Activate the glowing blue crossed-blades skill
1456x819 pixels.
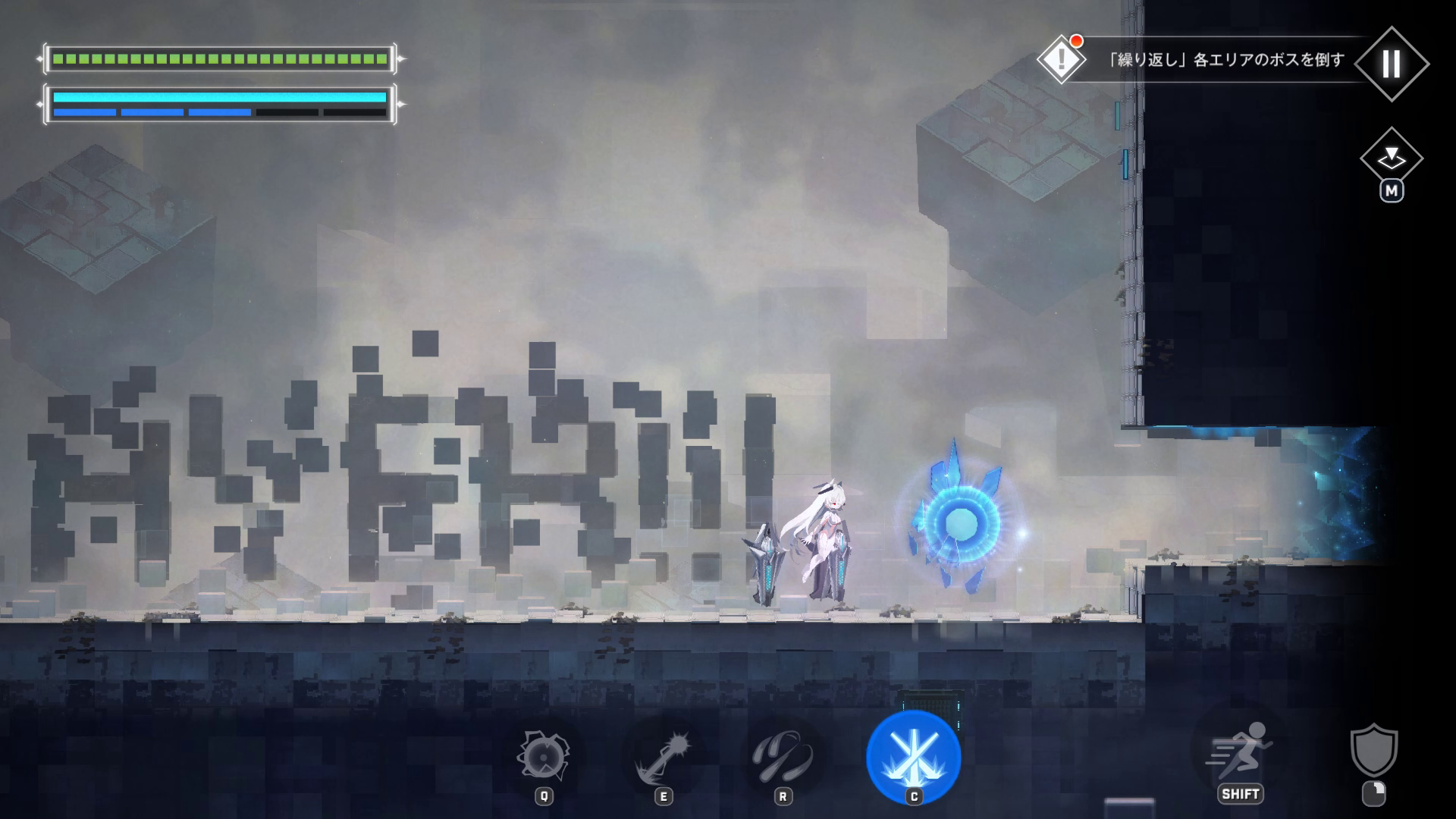point(913,756)
